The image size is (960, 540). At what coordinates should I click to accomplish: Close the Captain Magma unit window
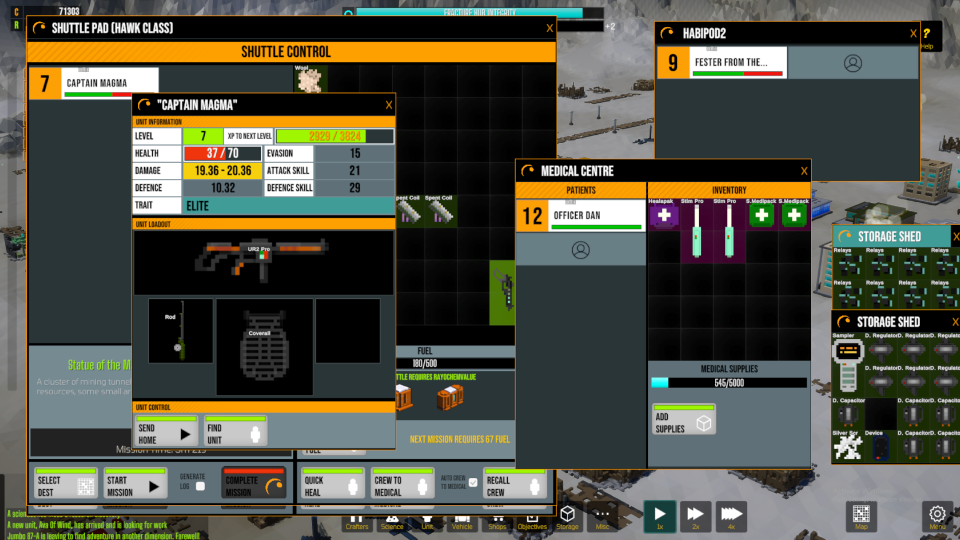(x=389, y=105)
